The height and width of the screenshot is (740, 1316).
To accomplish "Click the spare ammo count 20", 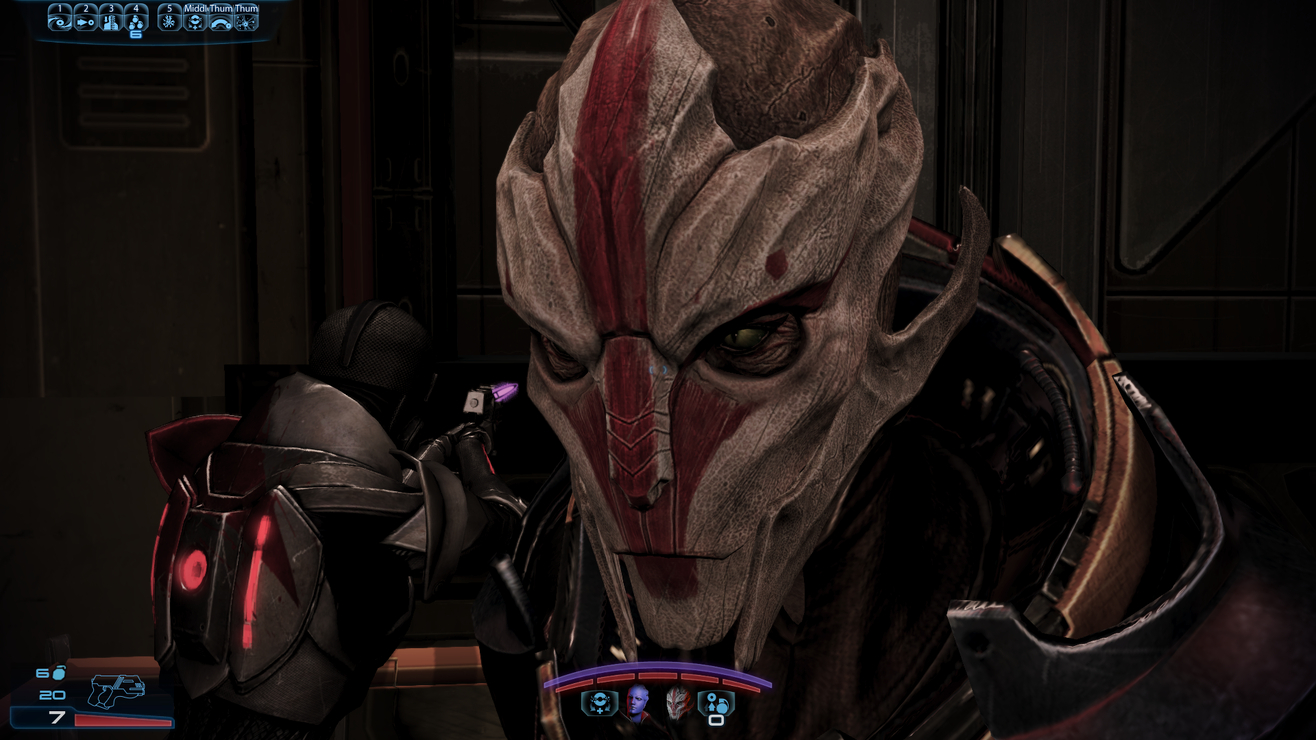I will [52, 695].
